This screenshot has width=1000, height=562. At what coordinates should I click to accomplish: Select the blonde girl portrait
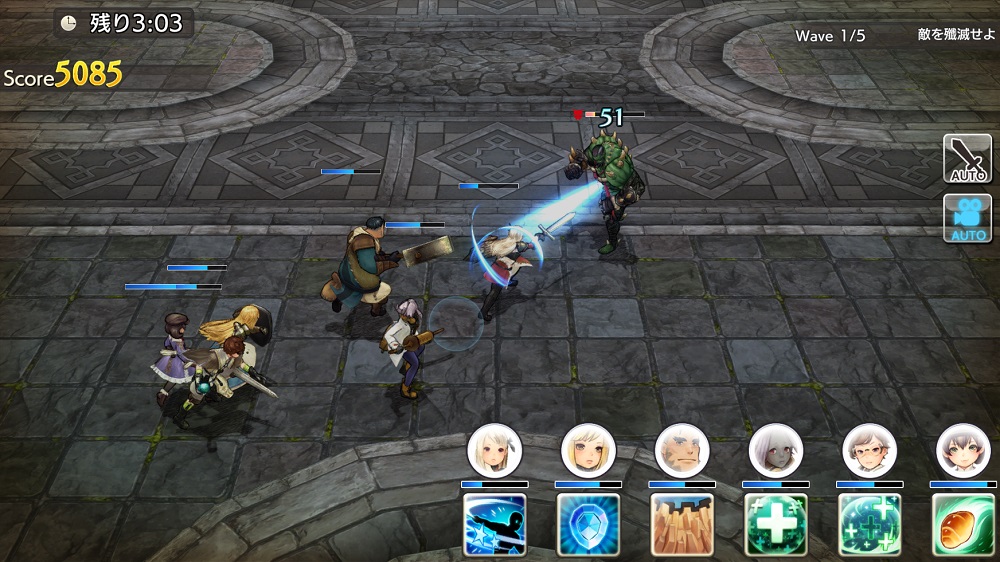click(x=588, y=451)
